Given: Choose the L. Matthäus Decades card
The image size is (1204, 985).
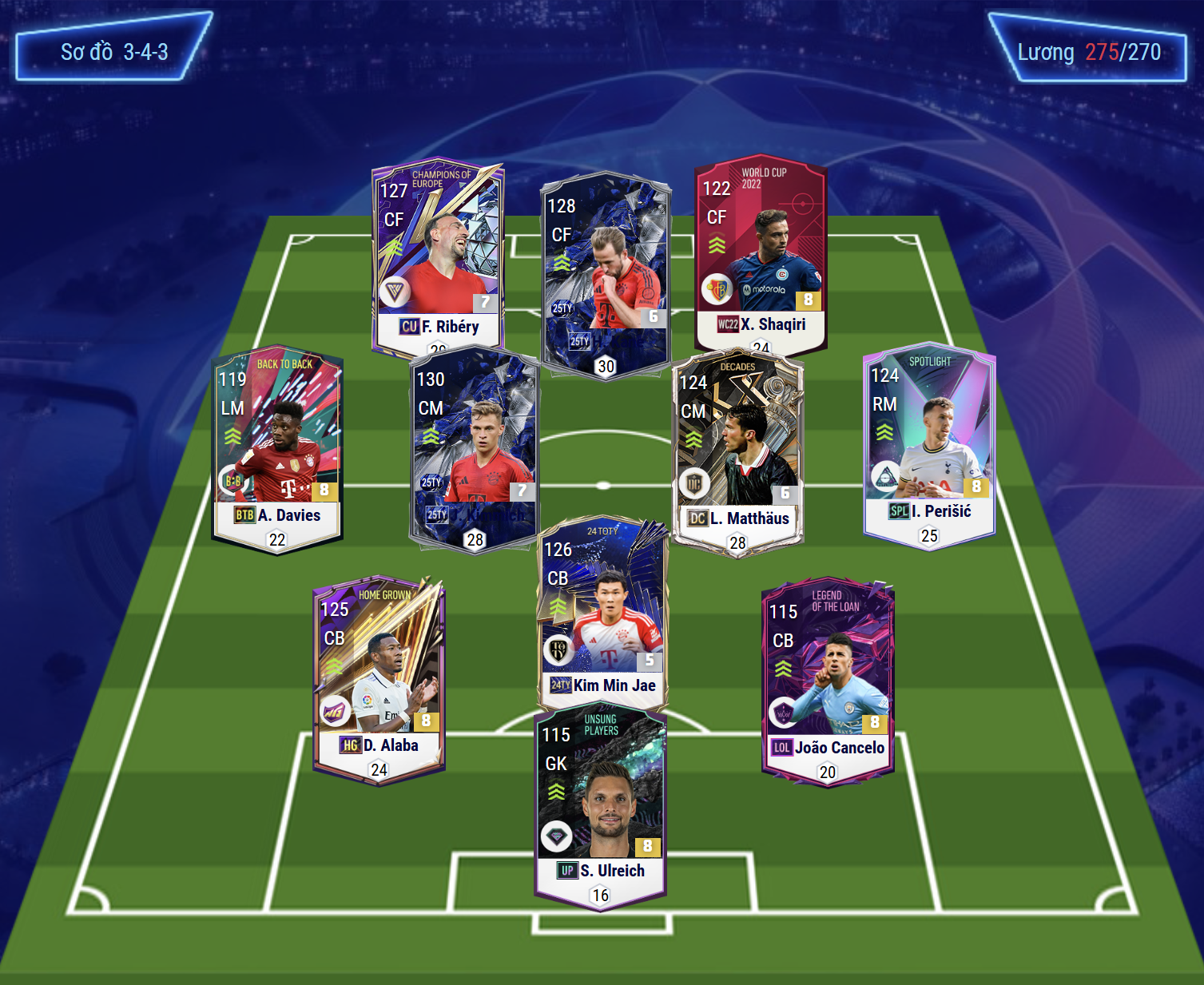Looking at the screenshot, I should [737, 451].
